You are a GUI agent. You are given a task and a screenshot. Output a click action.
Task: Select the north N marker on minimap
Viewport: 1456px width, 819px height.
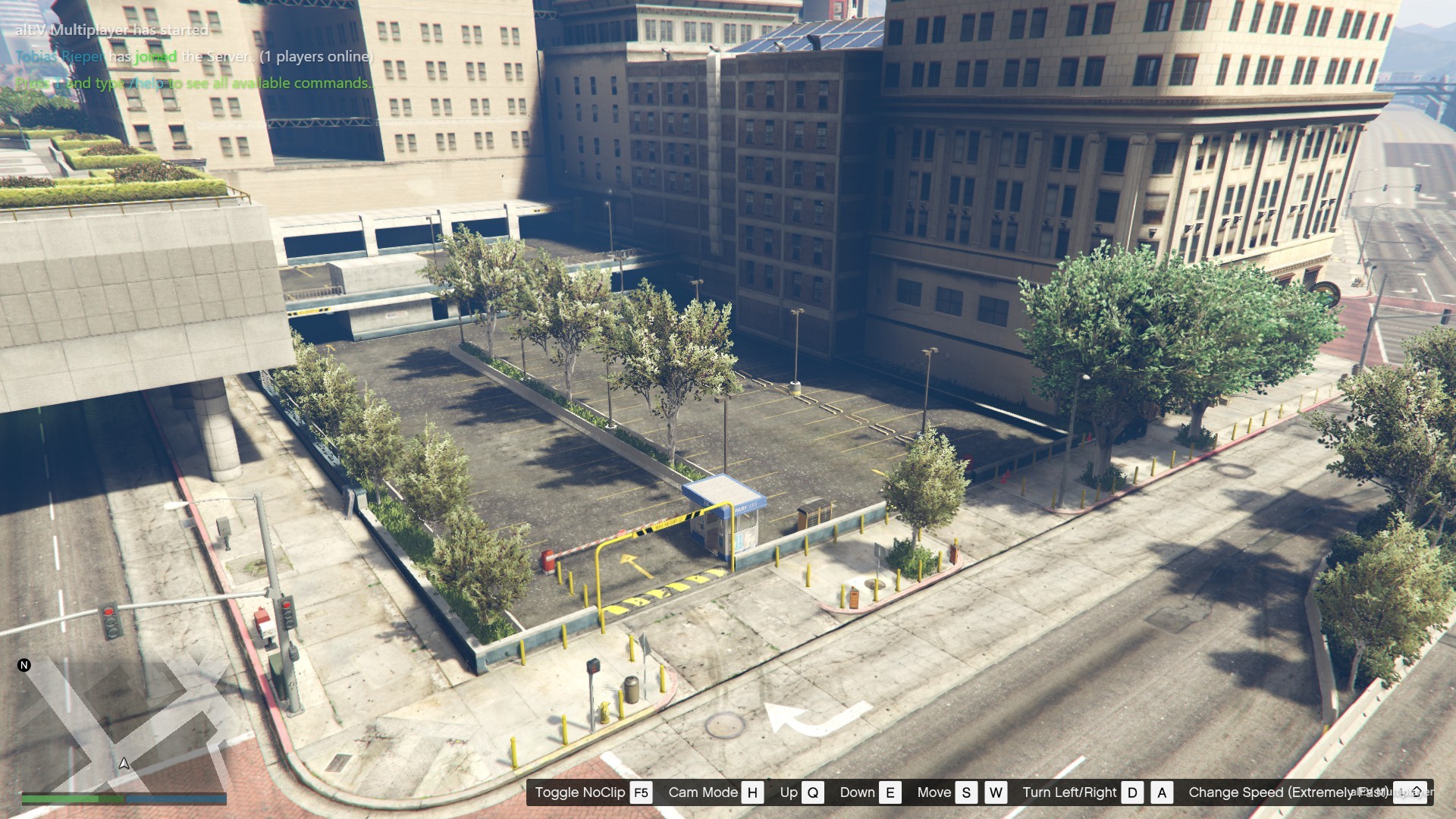click(x=24, y=665)
